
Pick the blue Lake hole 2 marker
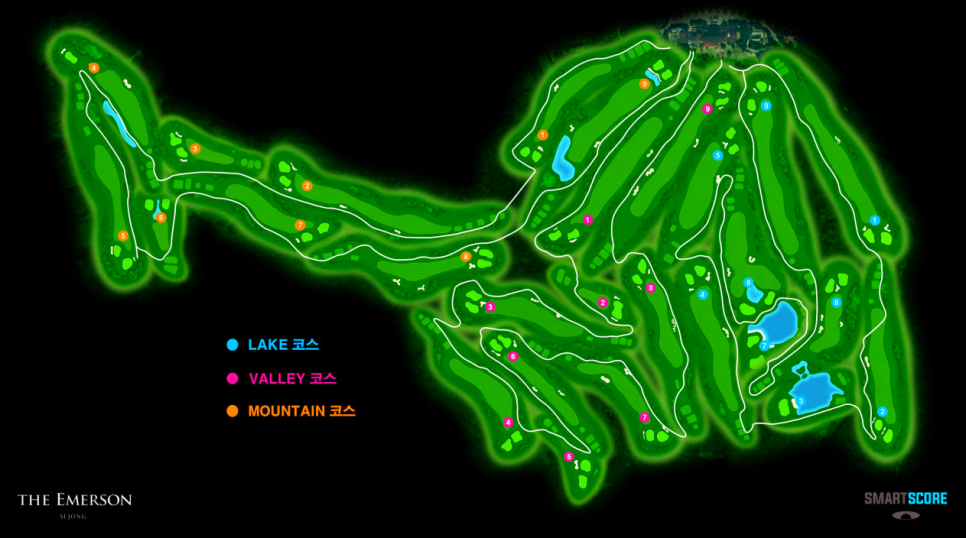point(882,411)
